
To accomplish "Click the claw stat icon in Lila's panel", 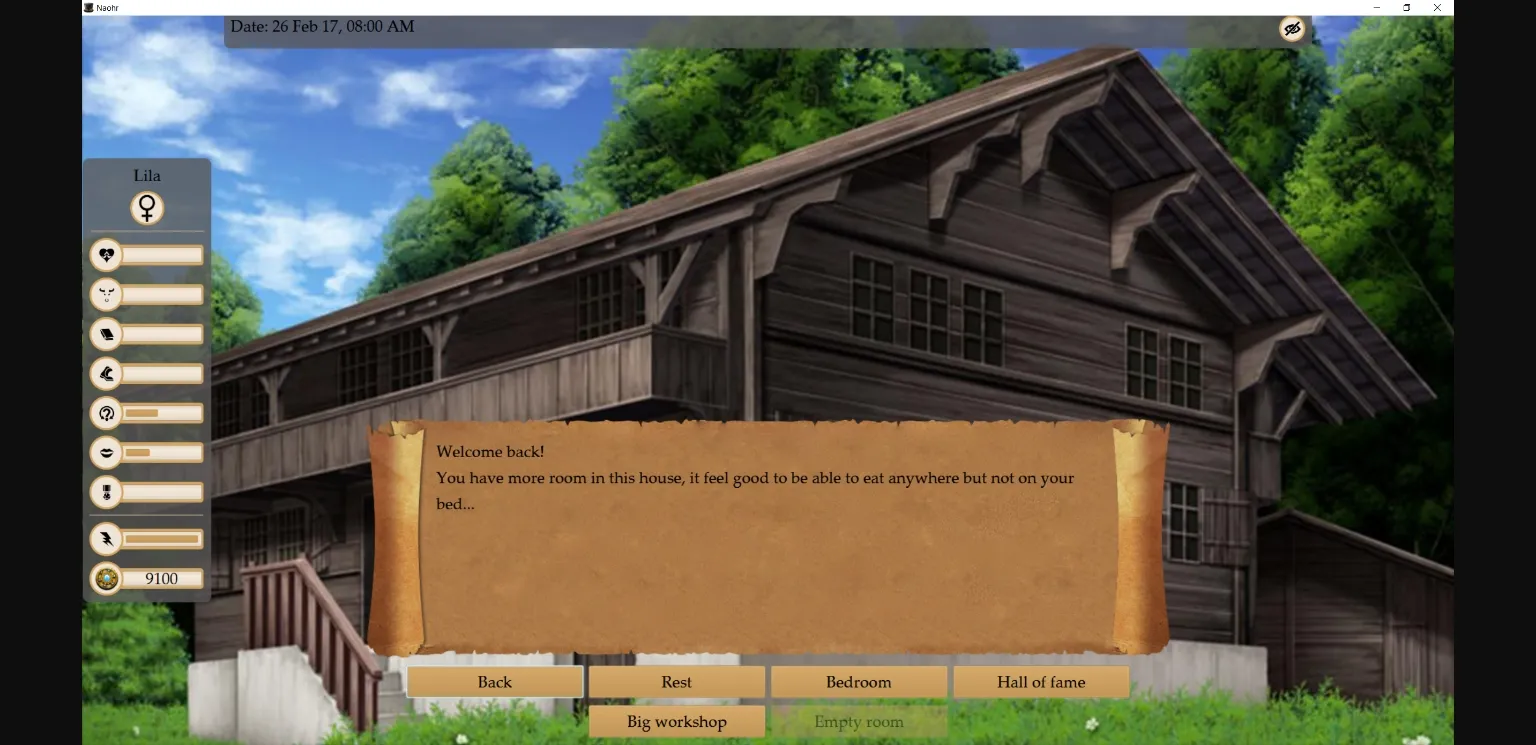I will tap(106, 373).
